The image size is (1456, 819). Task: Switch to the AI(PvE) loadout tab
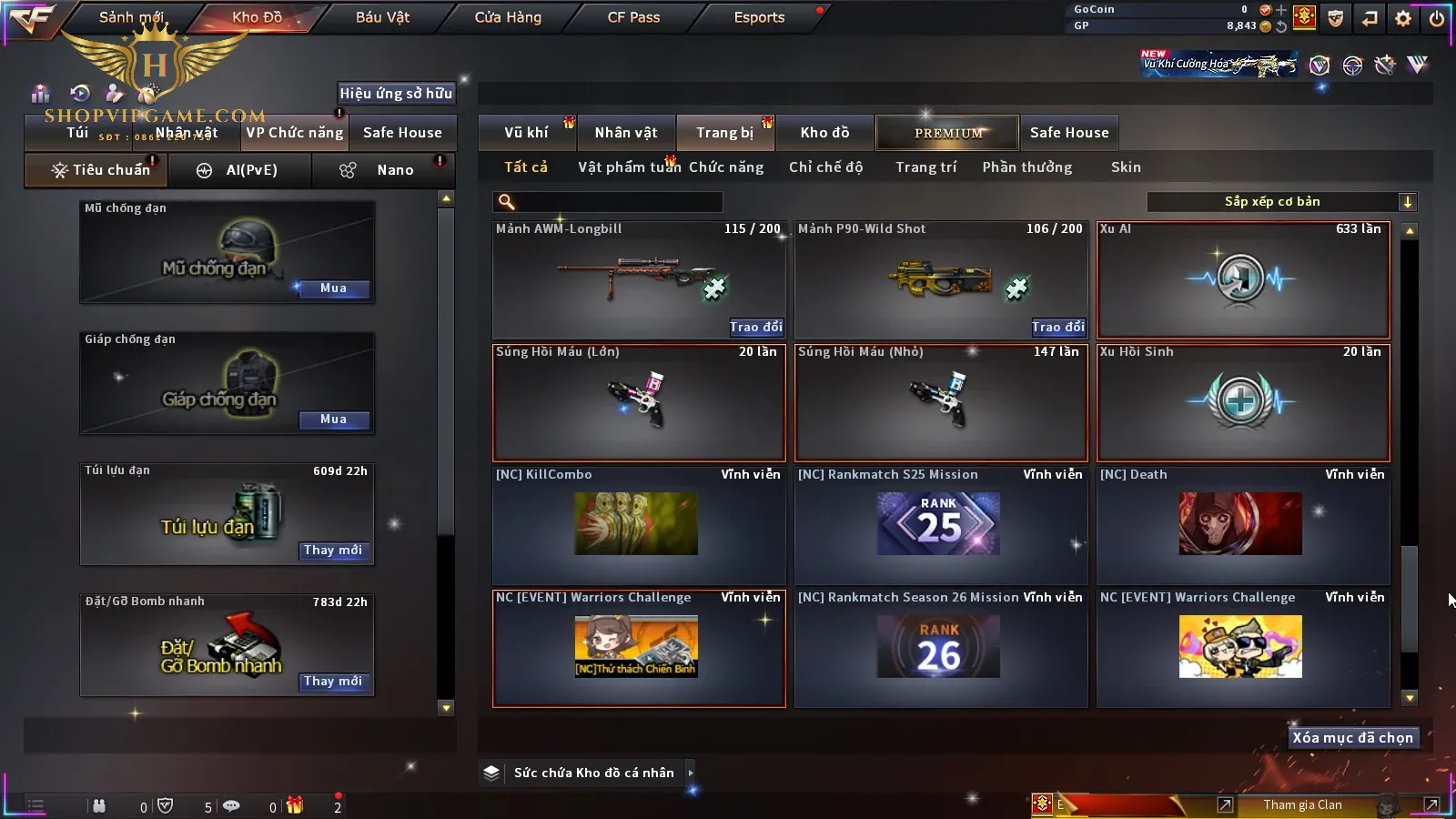(x=238, y=170)
